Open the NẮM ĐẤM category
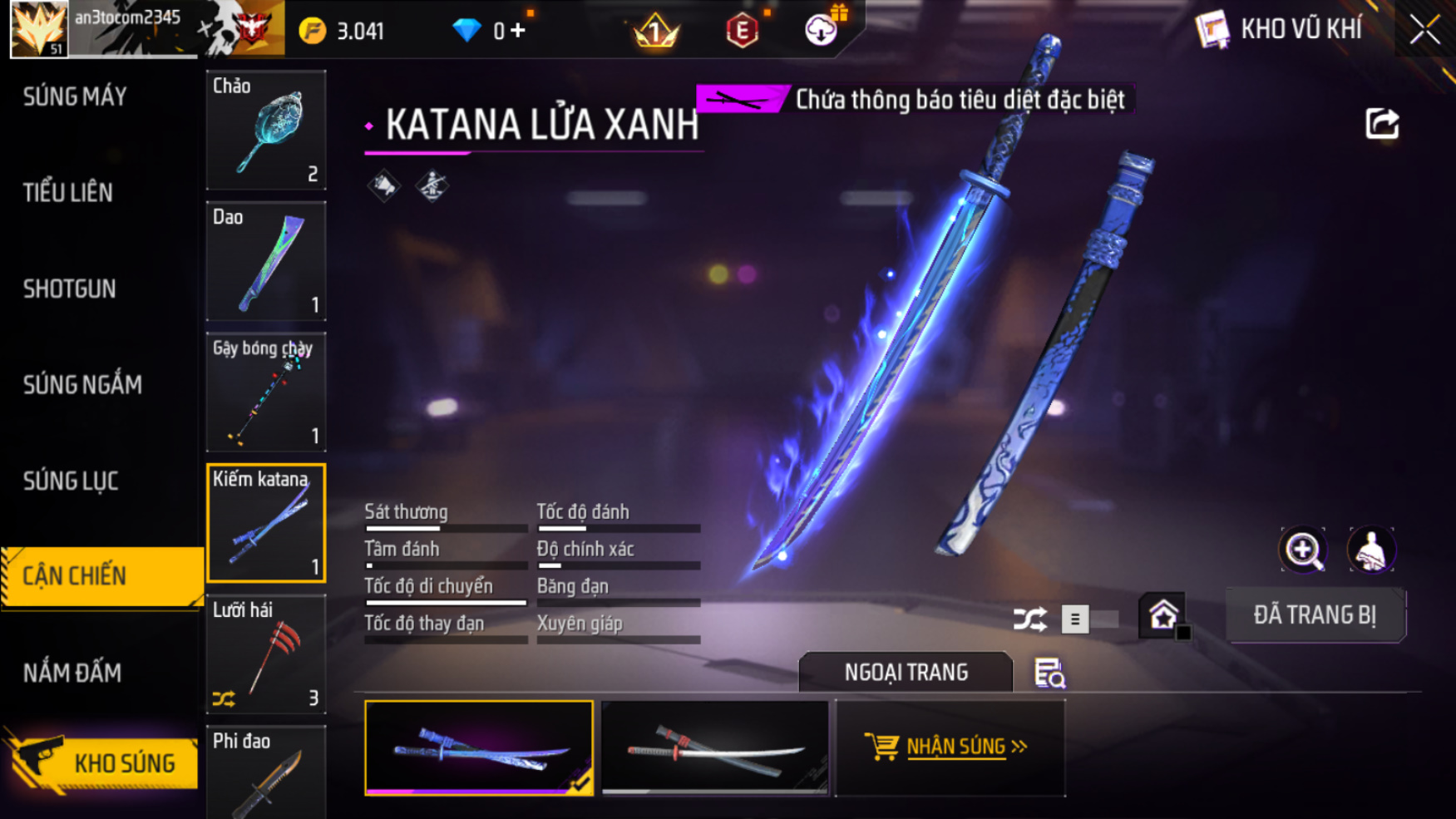This screenshot has height=819, width=1456. coord(72,673)
